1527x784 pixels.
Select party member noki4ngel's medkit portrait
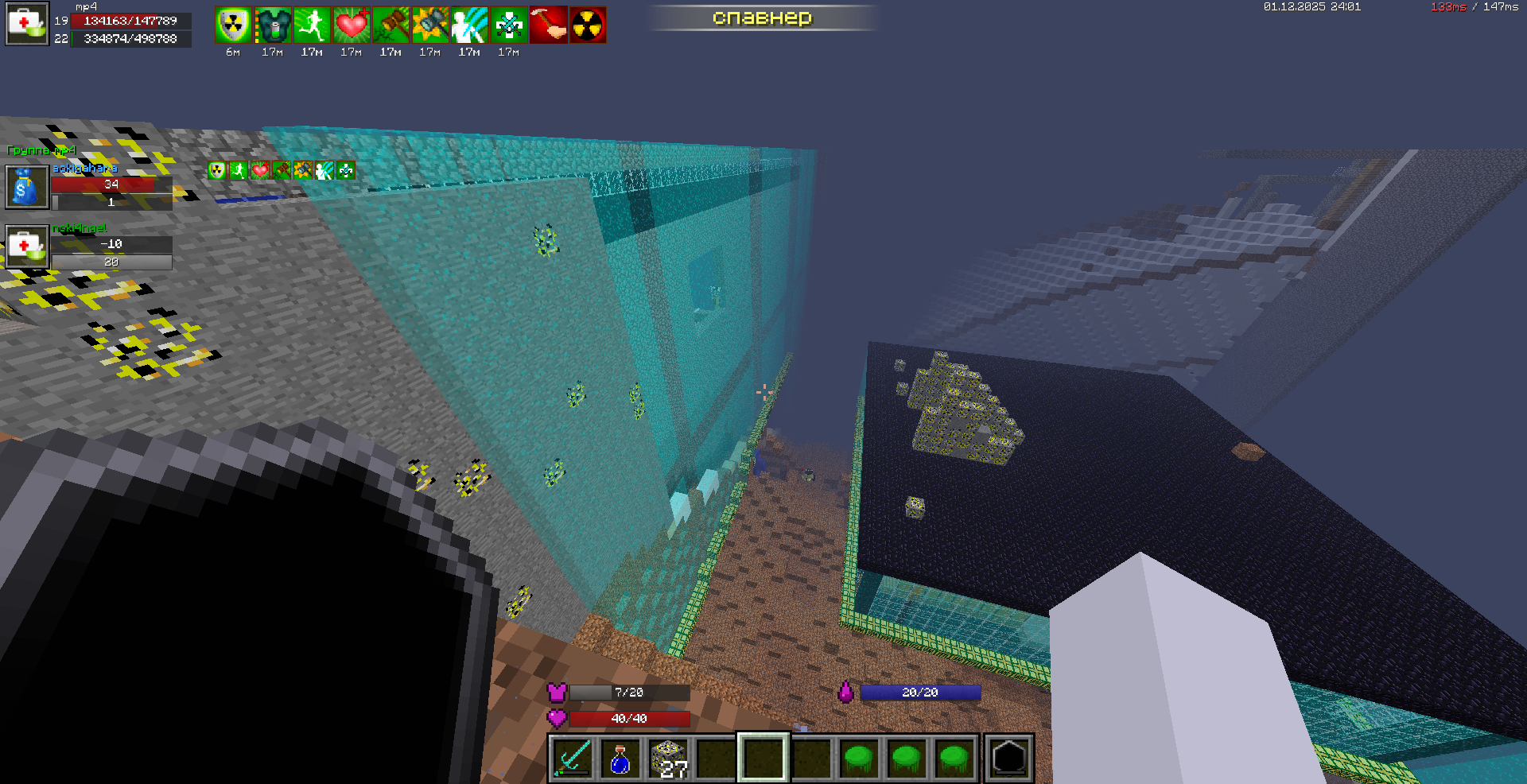pos(27,246)
